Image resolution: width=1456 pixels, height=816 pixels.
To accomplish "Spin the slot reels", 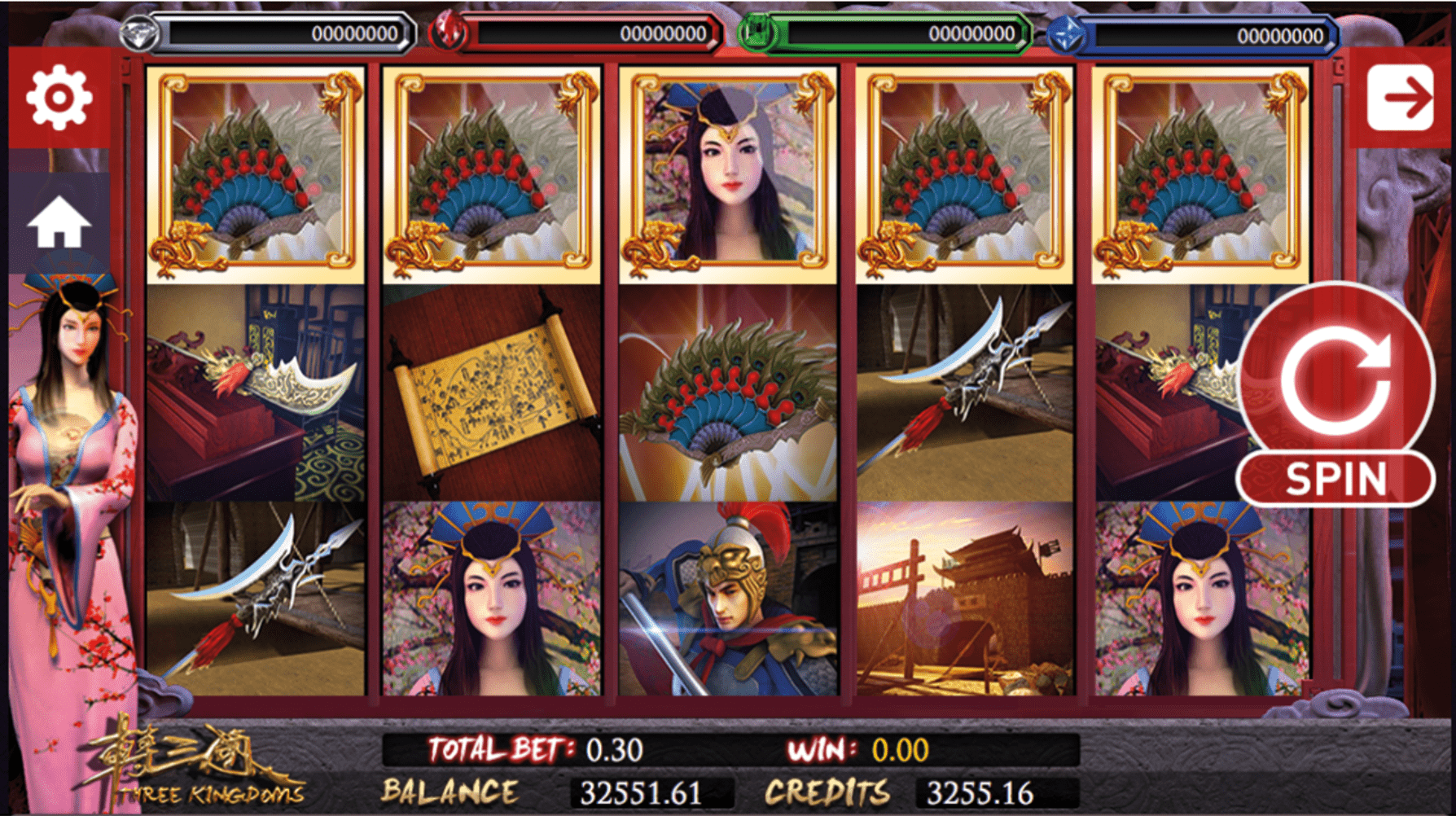I will point(1335,395).
